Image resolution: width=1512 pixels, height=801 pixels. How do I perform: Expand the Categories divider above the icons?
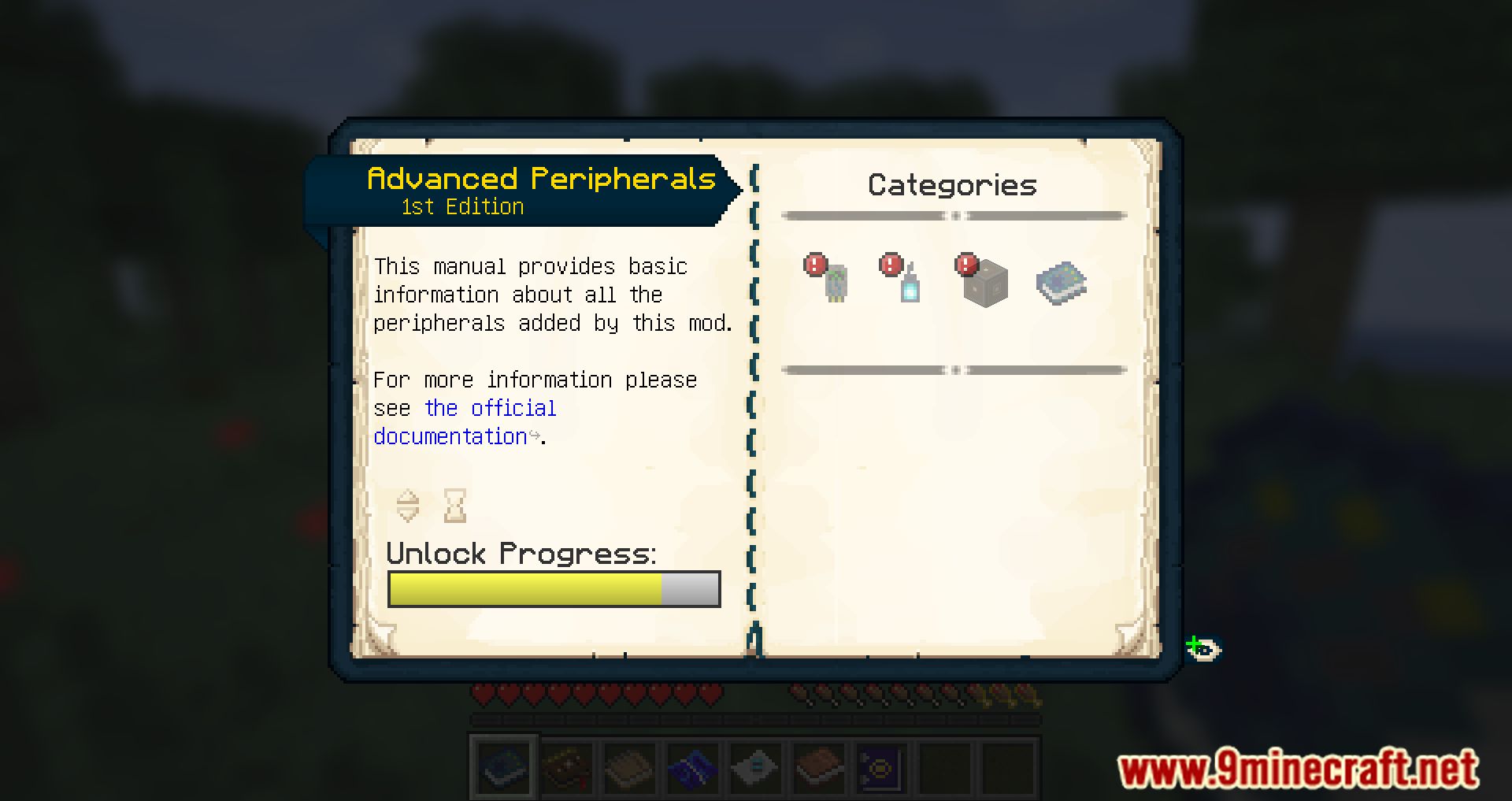(955, 214)
